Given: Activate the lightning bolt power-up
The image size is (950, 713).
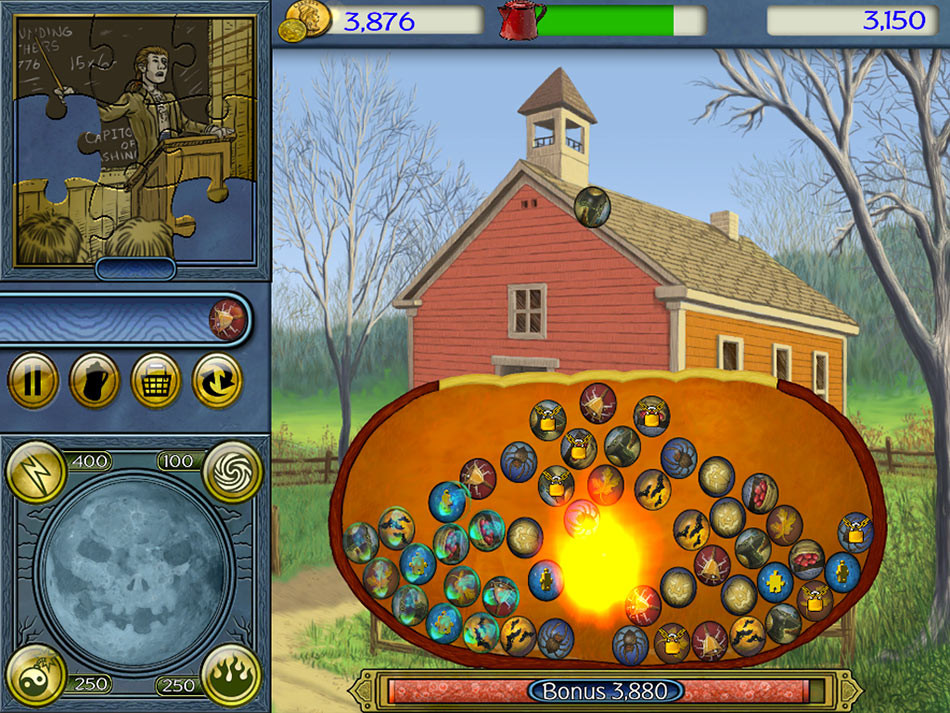Looking at the screenshot, I should [x=36, y=471].
